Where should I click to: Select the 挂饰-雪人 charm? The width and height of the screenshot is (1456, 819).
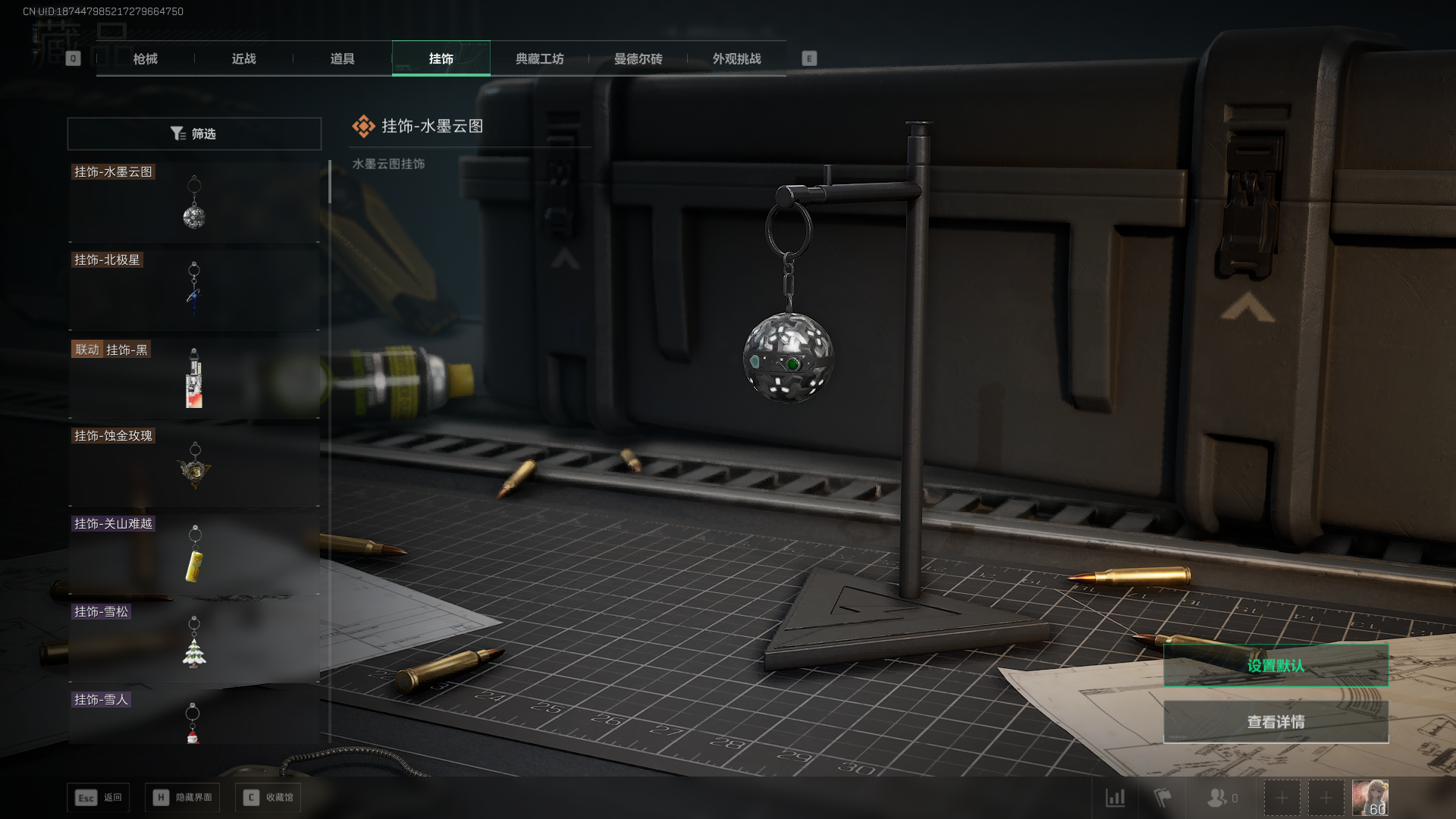pyautogui.click(x=194, y=720)
